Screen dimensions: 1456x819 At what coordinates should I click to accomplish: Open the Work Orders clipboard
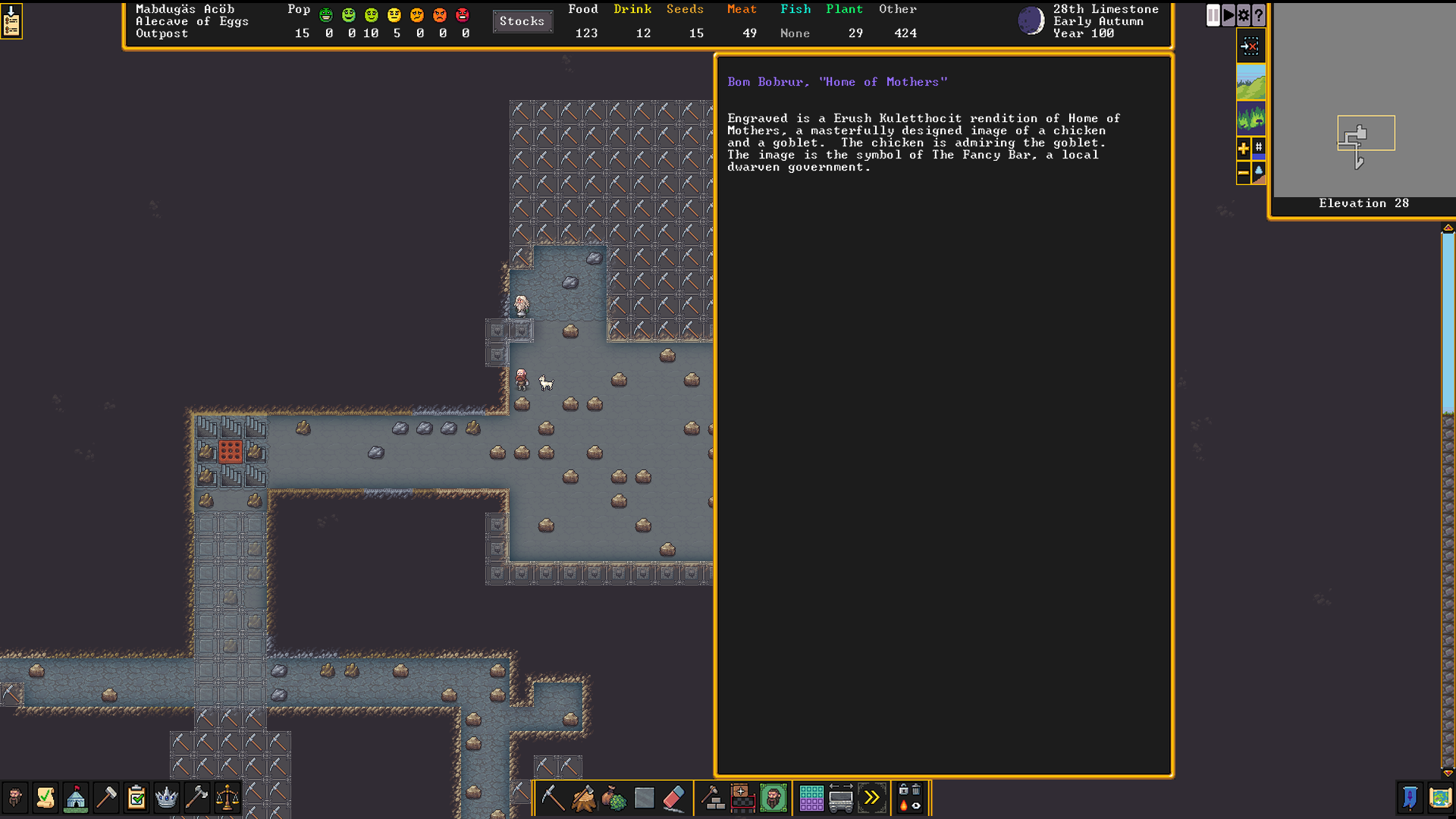pos(136,798)
